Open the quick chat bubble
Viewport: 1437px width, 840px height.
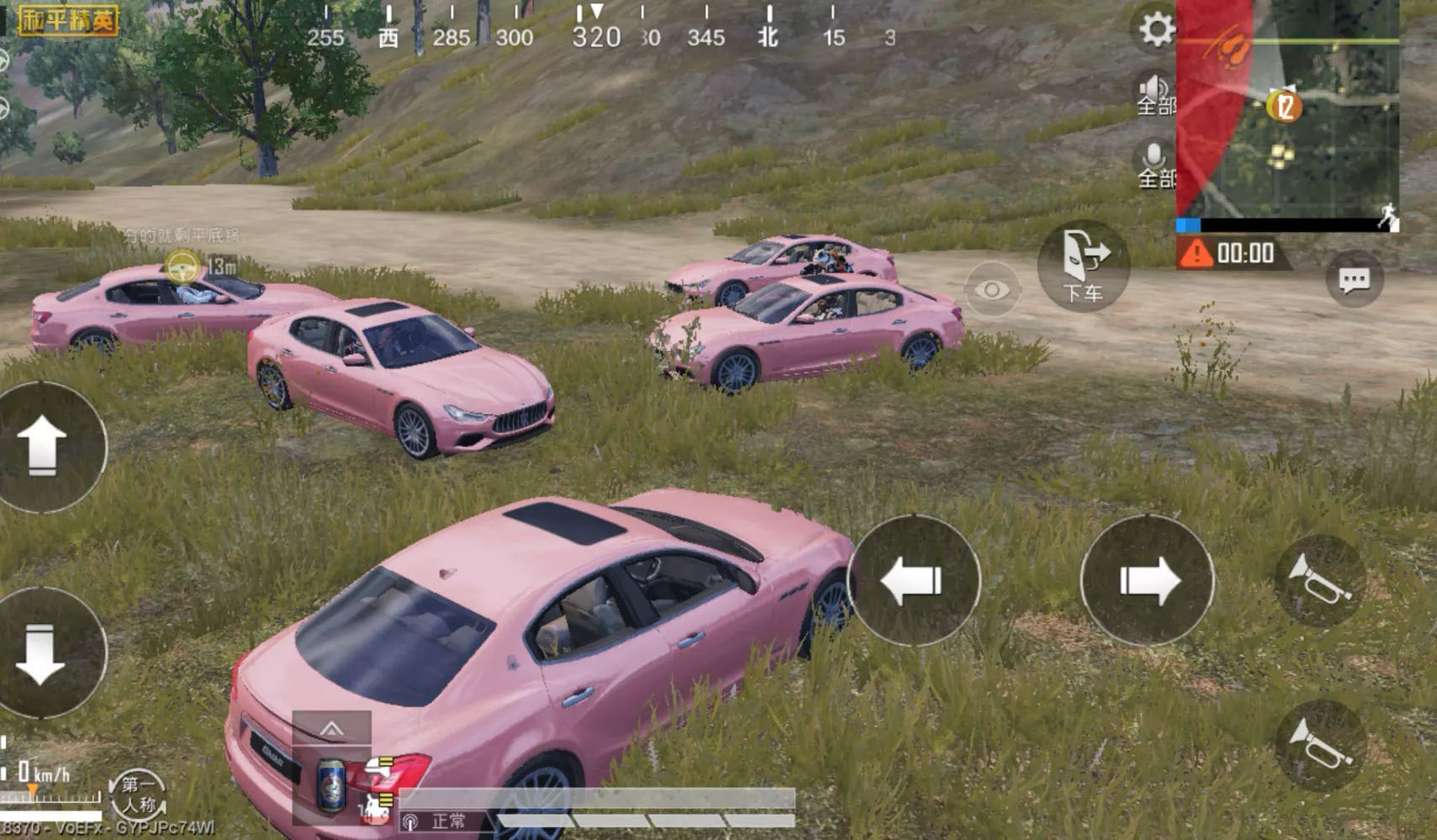point(1354,280)
